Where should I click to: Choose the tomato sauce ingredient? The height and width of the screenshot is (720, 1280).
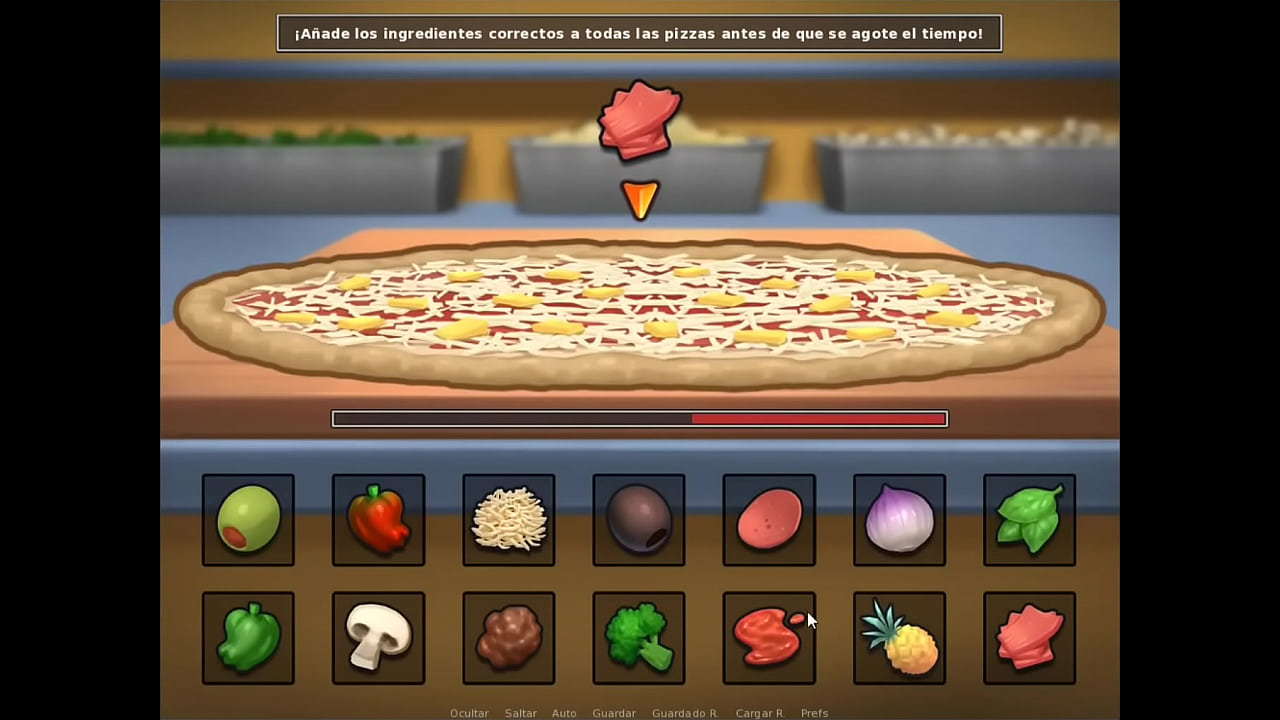click(x=768, y=637)
